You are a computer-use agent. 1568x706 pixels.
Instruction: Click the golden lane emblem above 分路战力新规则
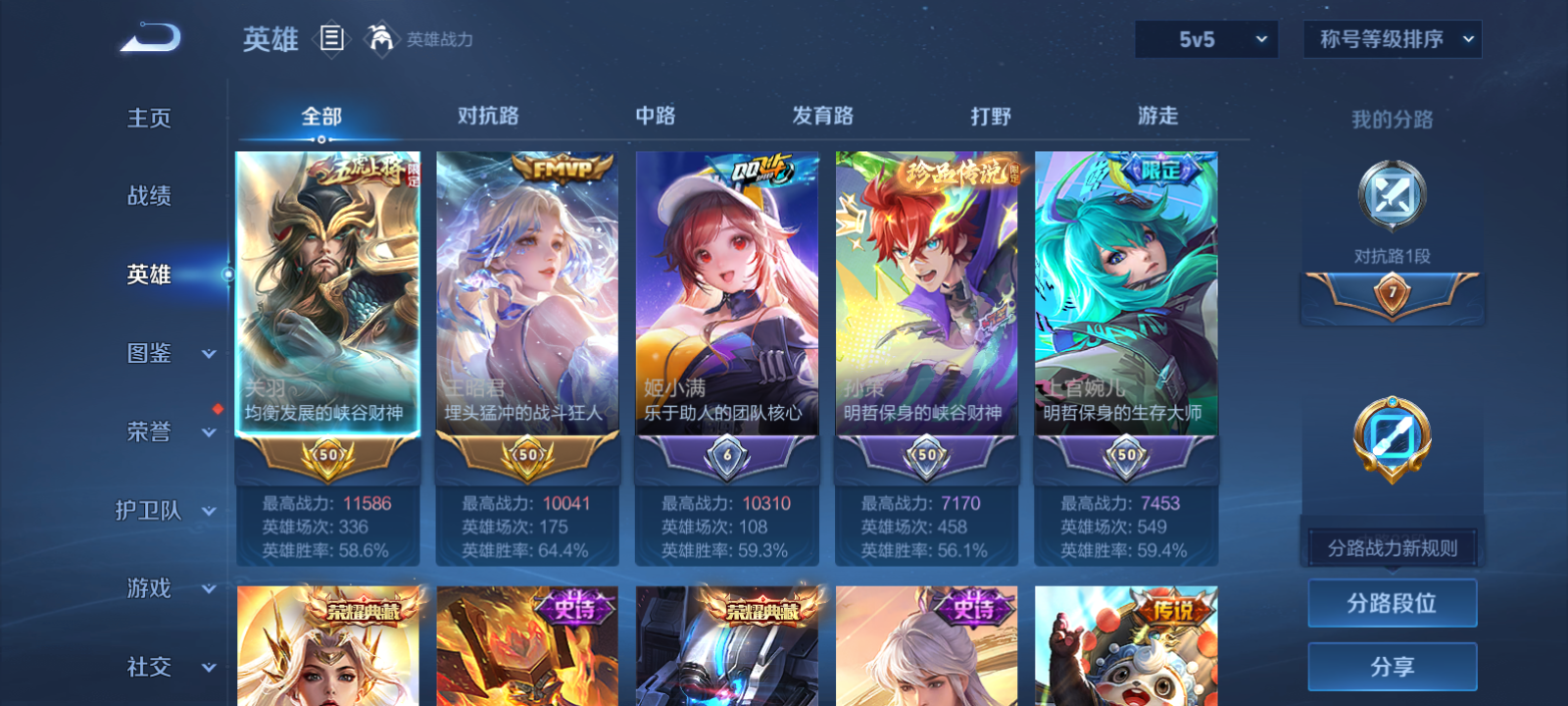[1390, 439]
